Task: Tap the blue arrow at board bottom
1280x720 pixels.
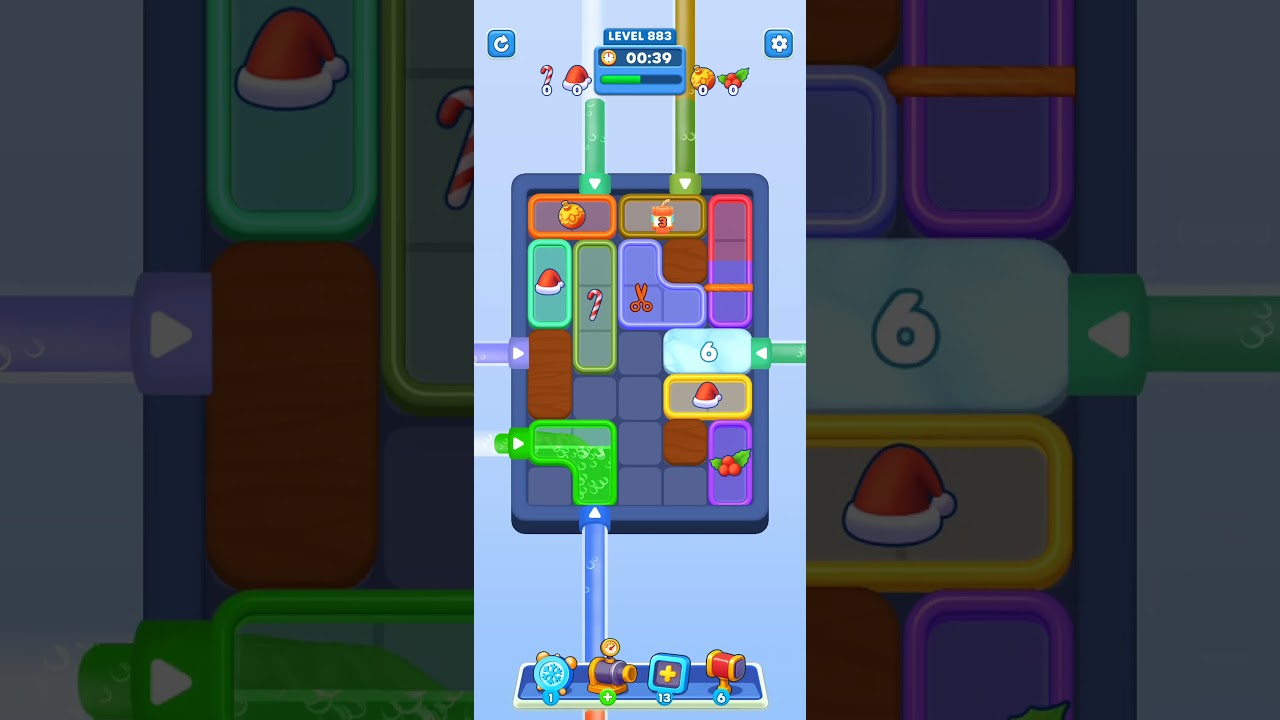Action: [x=595, y=512]
